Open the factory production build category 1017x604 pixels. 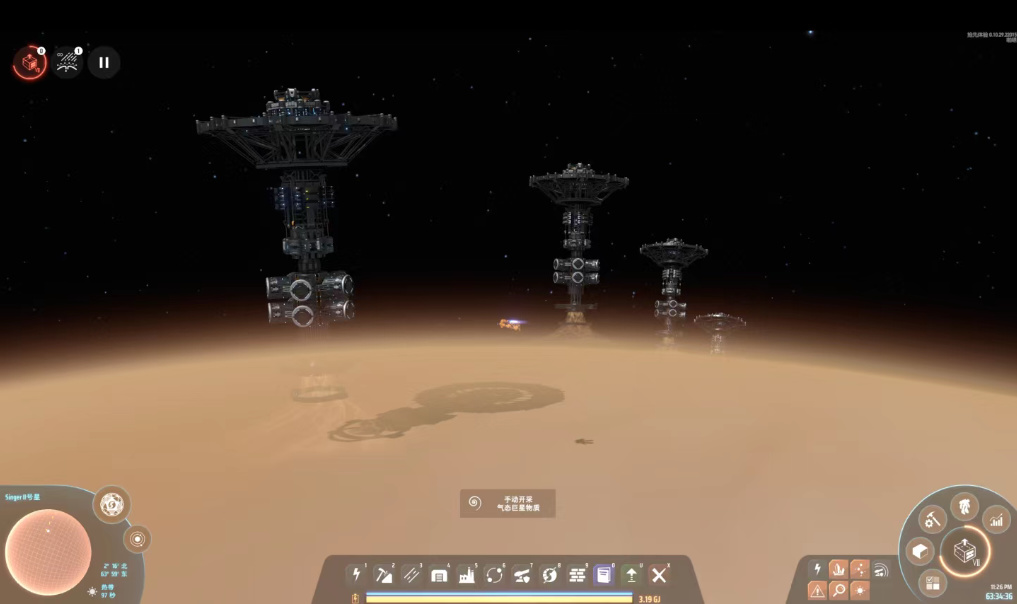click(466, 574)
